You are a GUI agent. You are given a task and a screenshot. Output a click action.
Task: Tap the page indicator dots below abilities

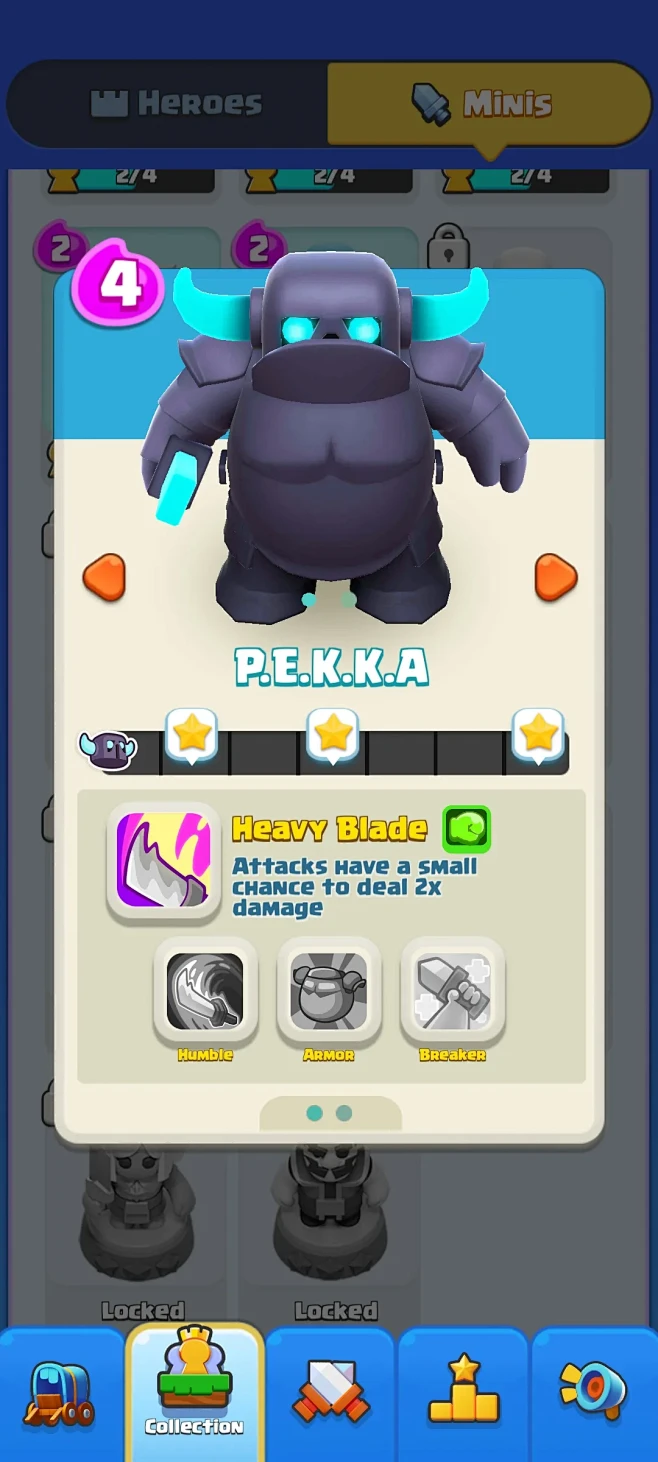pos(329,1113)
